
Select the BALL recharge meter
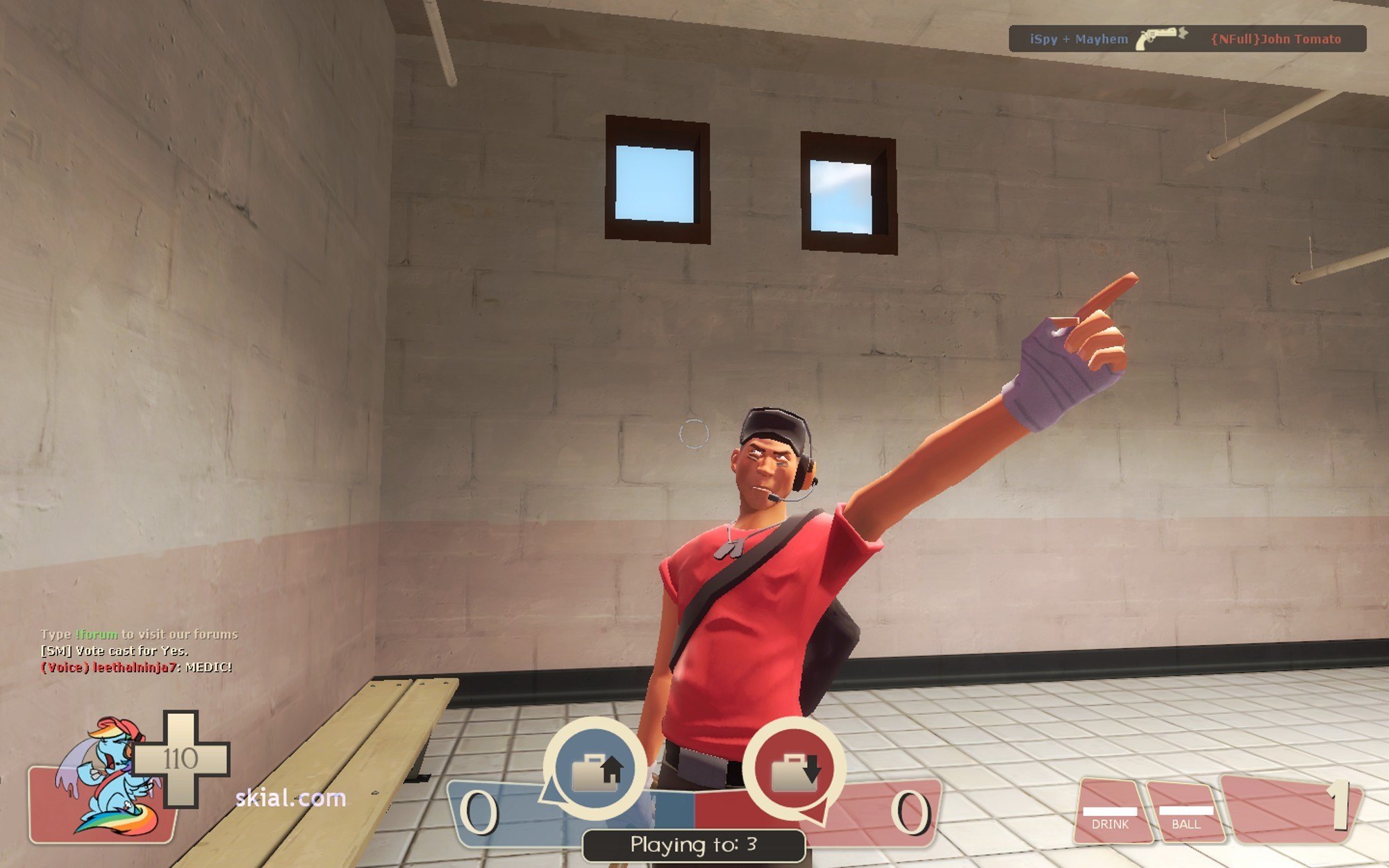click(1186, 814)
